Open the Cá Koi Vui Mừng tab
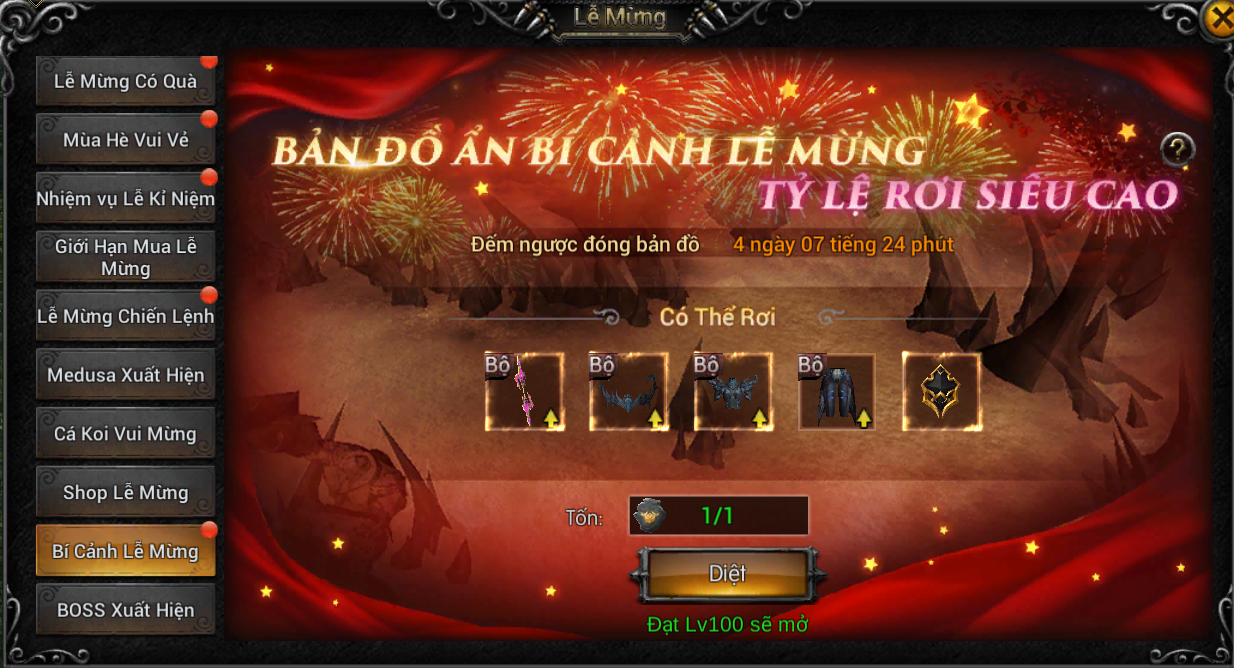This screenshot has height=668, width=1234. pos(125,434)
